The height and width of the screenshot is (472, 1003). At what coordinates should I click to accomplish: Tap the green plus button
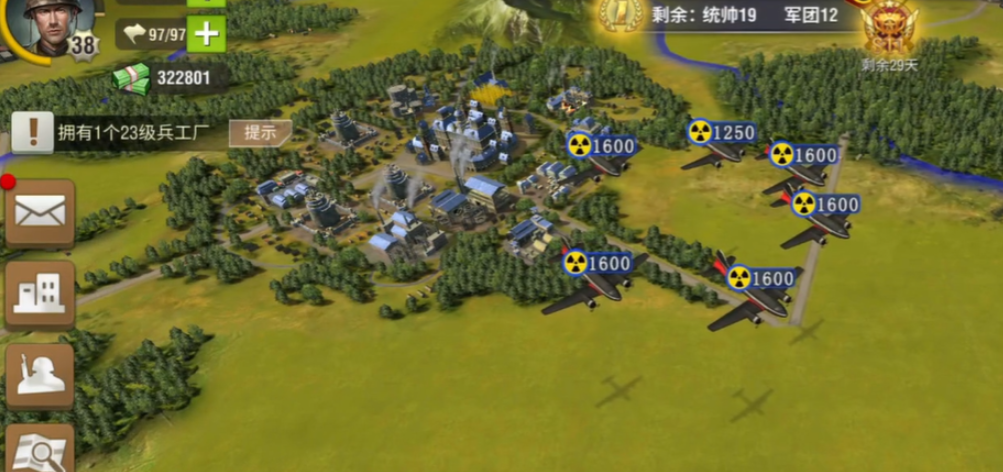pyautogui.click(x=205, y=33)
